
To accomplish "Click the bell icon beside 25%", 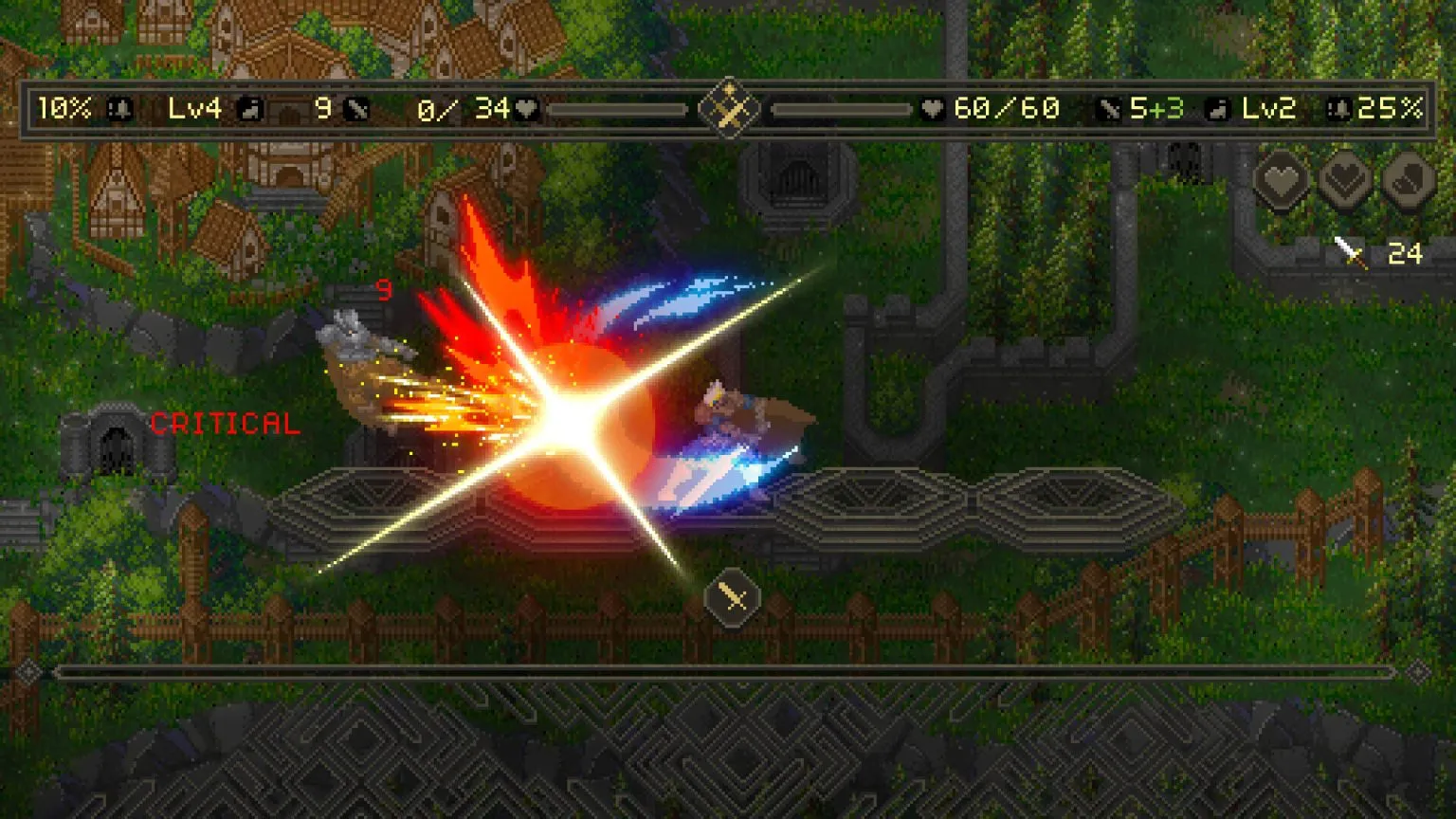I will tap(1337, 108).
